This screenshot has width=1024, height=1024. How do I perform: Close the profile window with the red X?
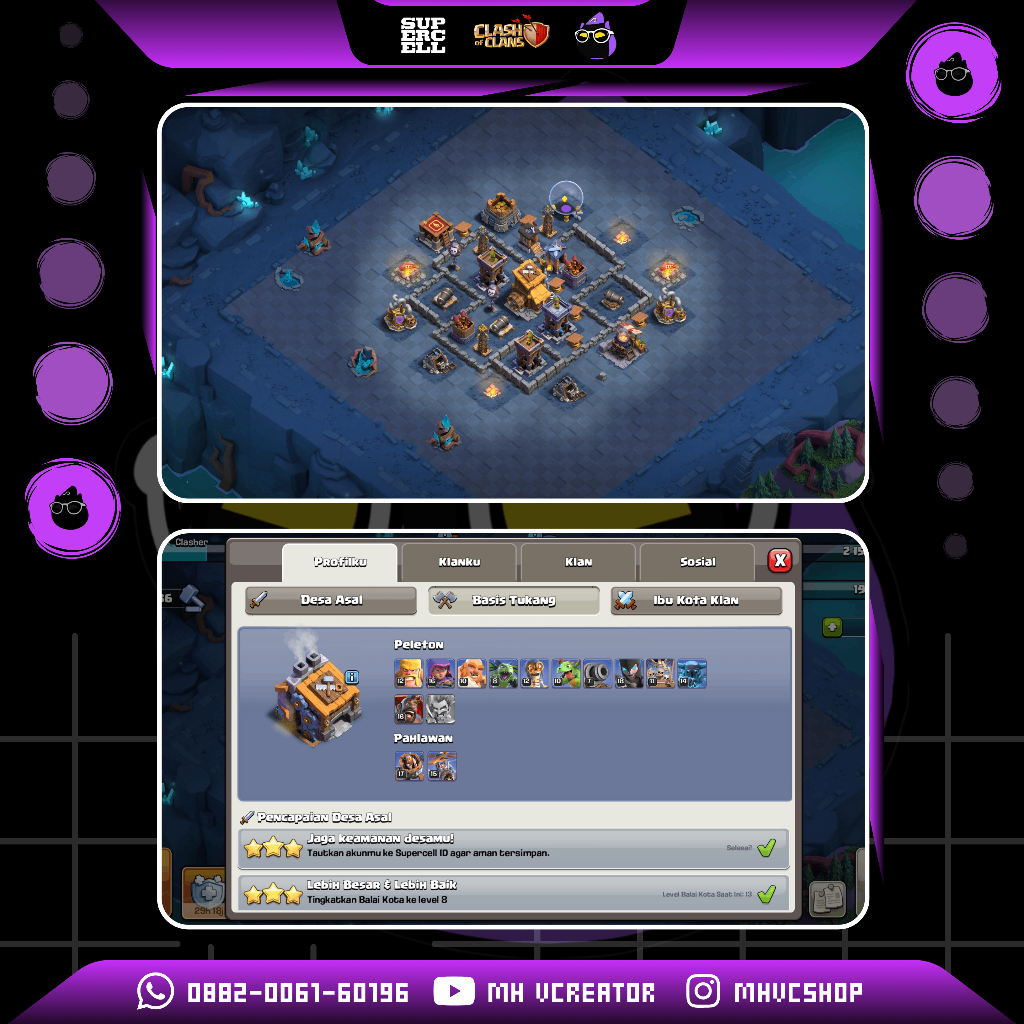(x=779, y=560)
